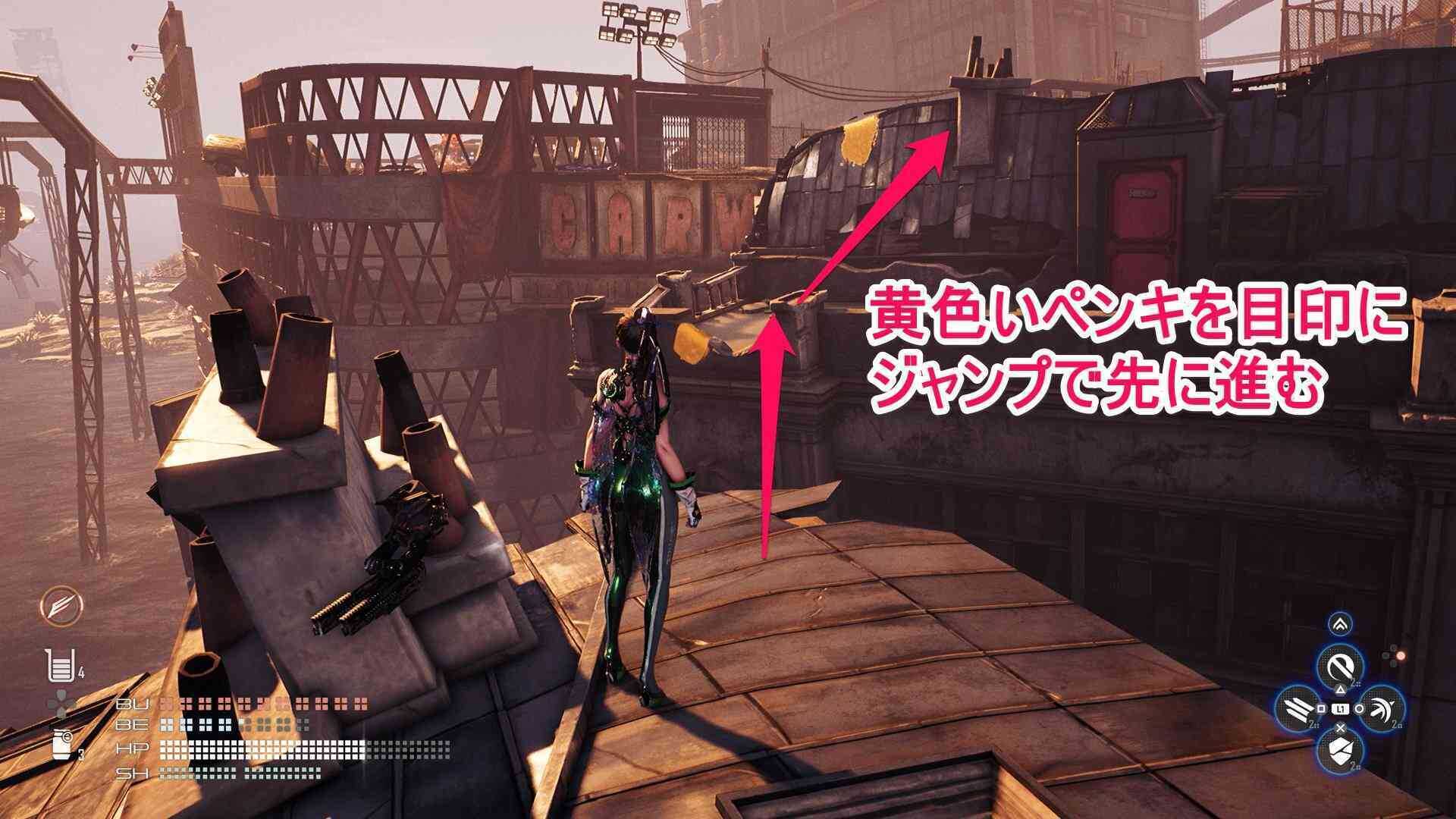Click the L1 button prompt at wheel center

(x=1341, y=708)
